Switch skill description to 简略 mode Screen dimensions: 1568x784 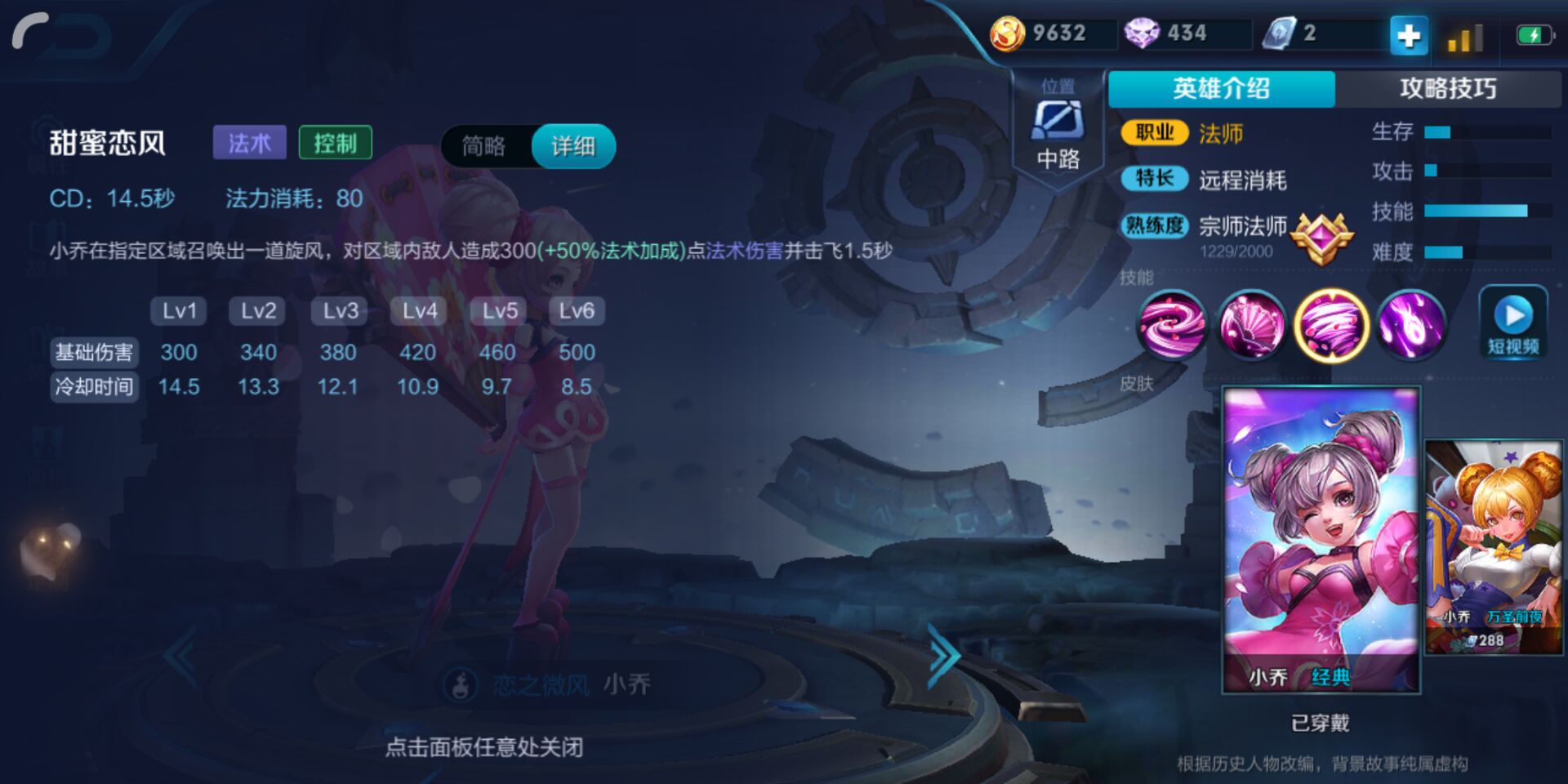[485, 148]
